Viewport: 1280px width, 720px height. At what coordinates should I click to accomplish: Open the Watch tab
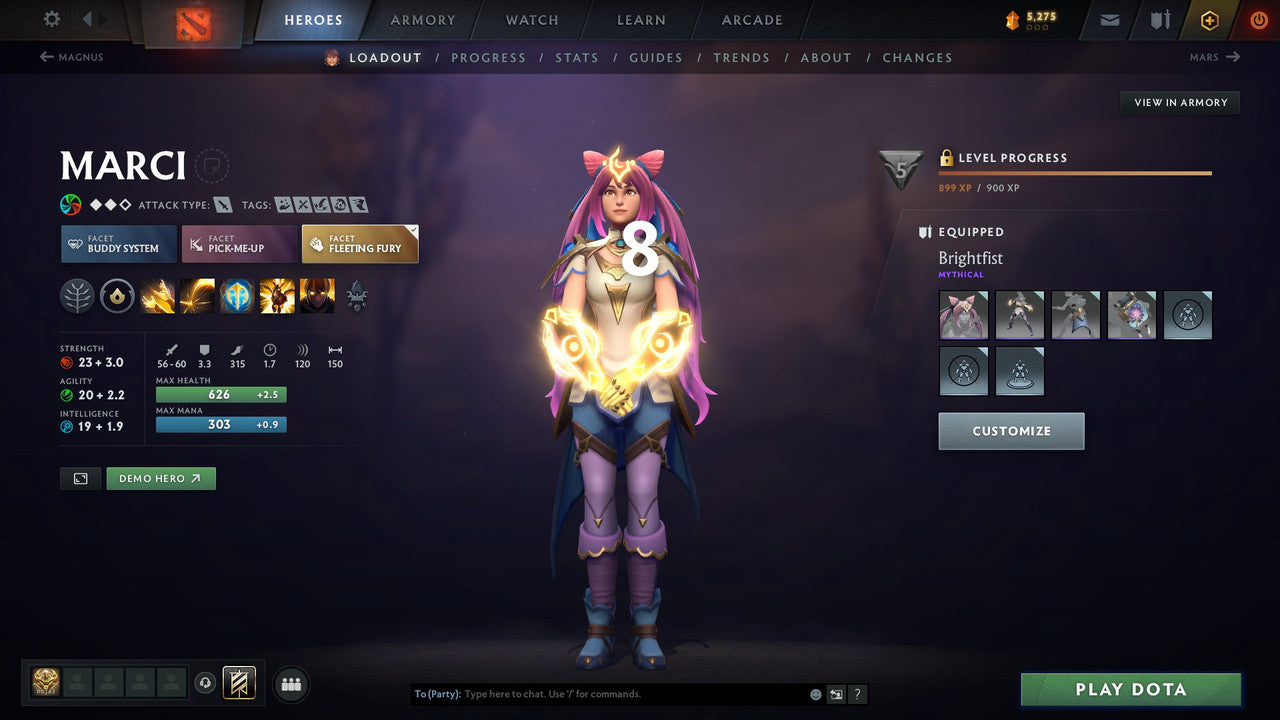pos(532,20)
